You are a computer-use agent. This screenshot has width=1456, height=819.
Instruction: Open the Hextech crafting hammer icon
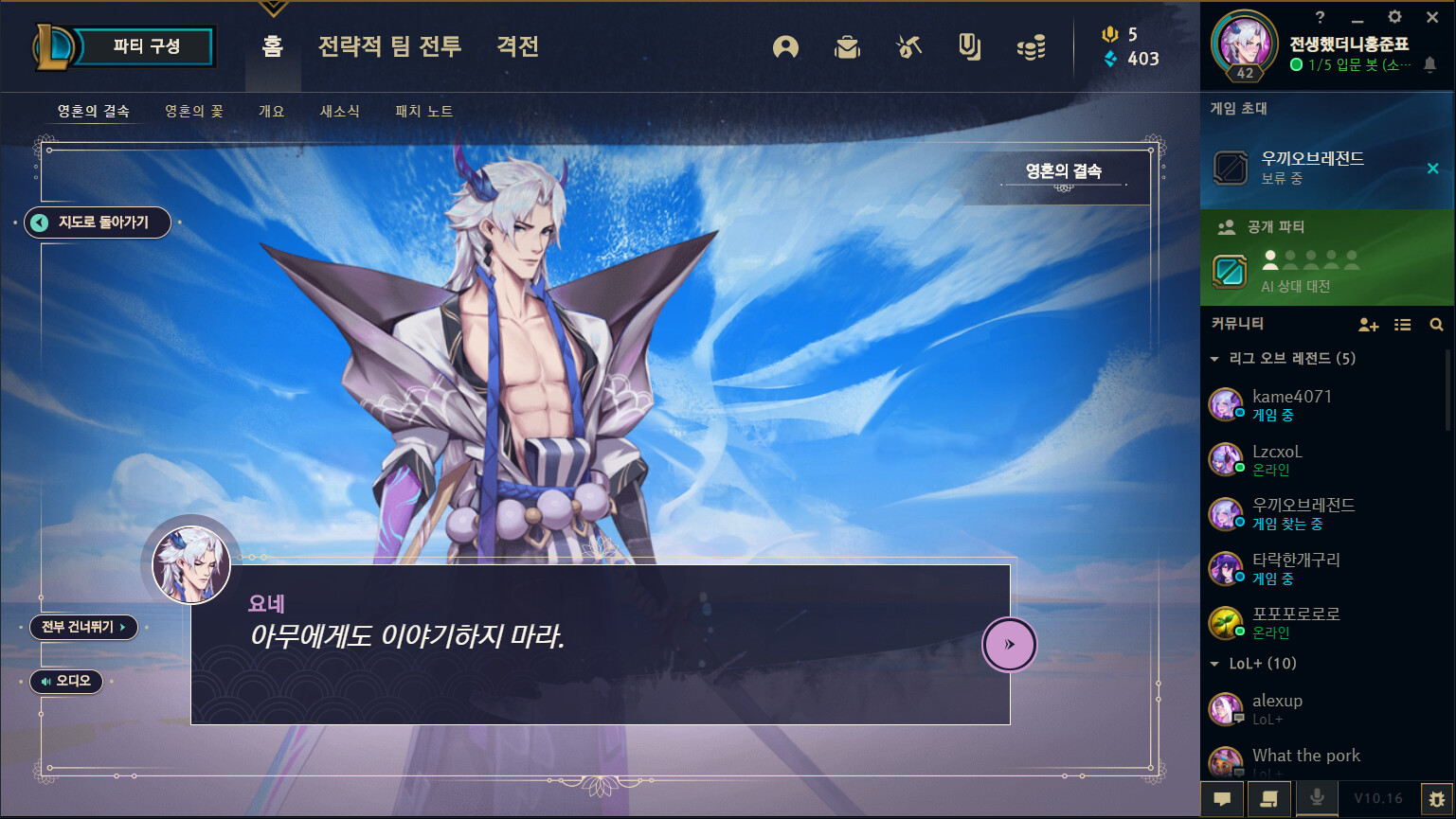pos(908,47)
